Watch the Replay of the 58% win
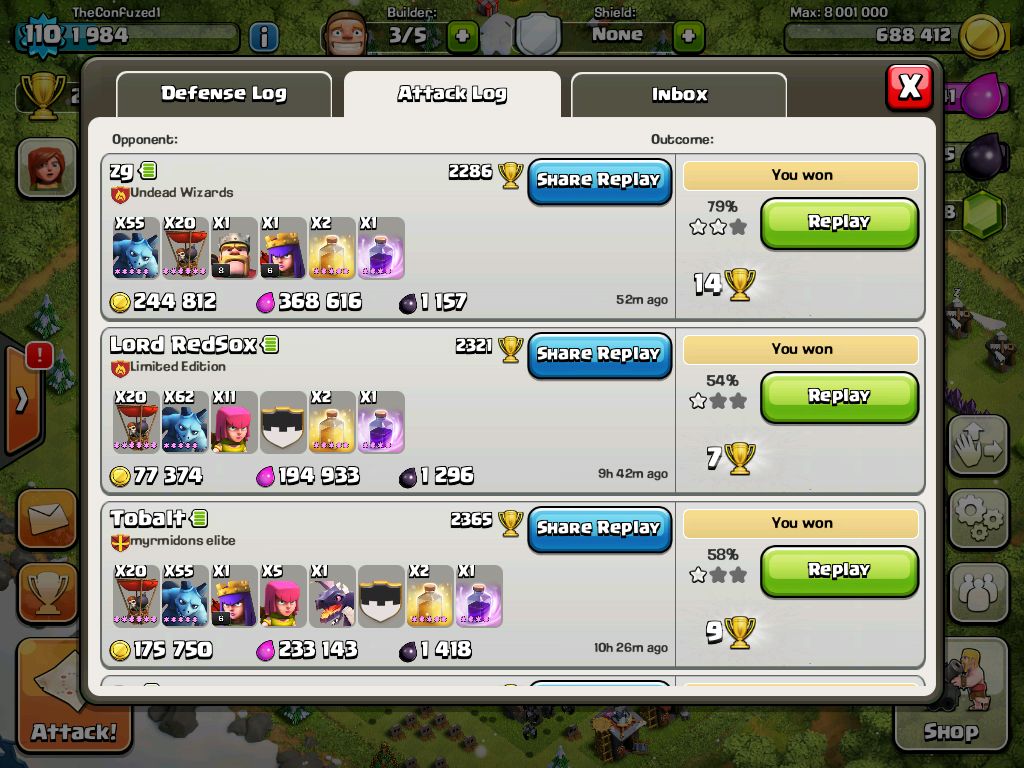 [x=839, y=571]
